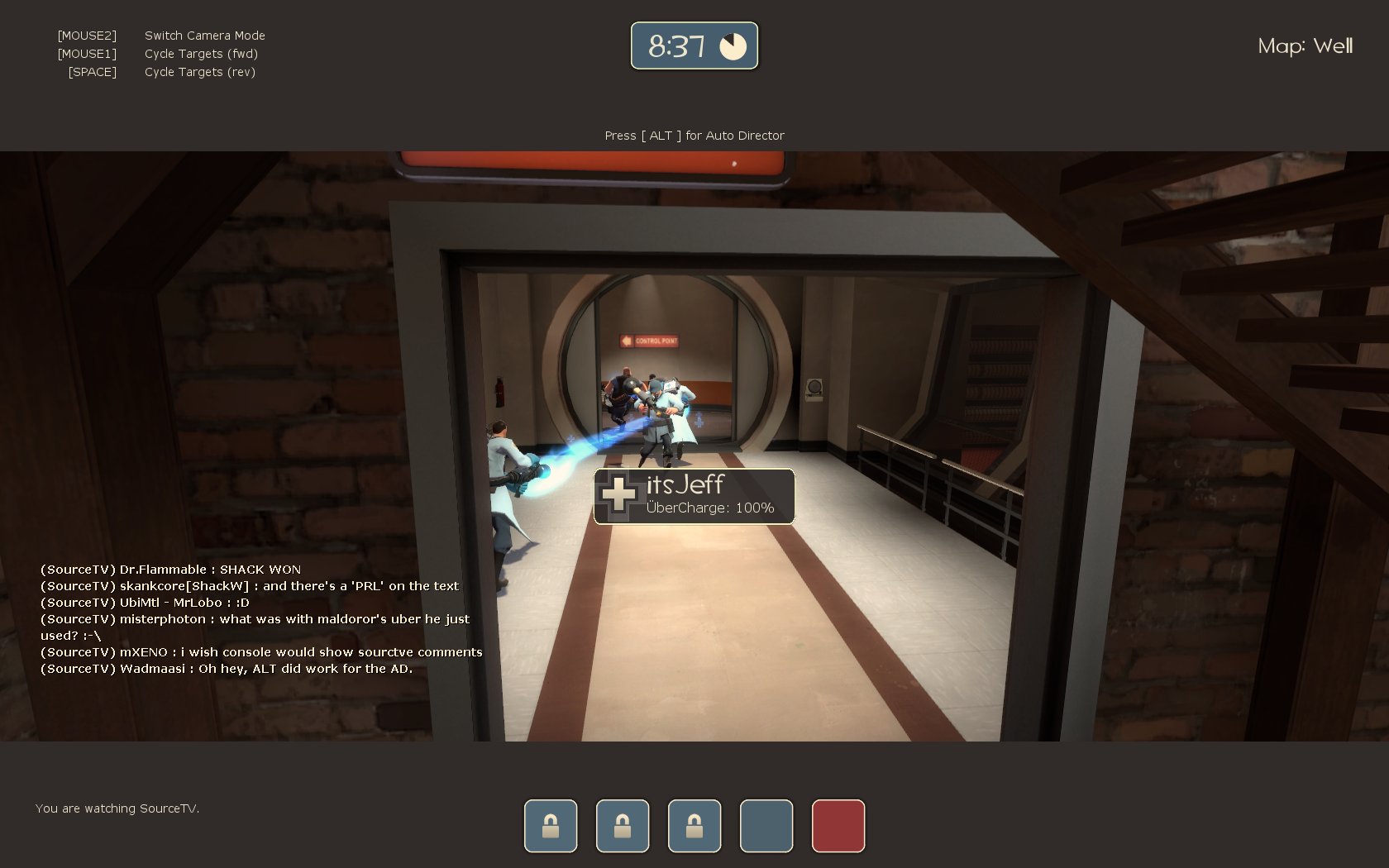Viewport: 1389px width, 868px height.
Task: Click the itsJeff spectator target panel
Action: click(694, 496)
